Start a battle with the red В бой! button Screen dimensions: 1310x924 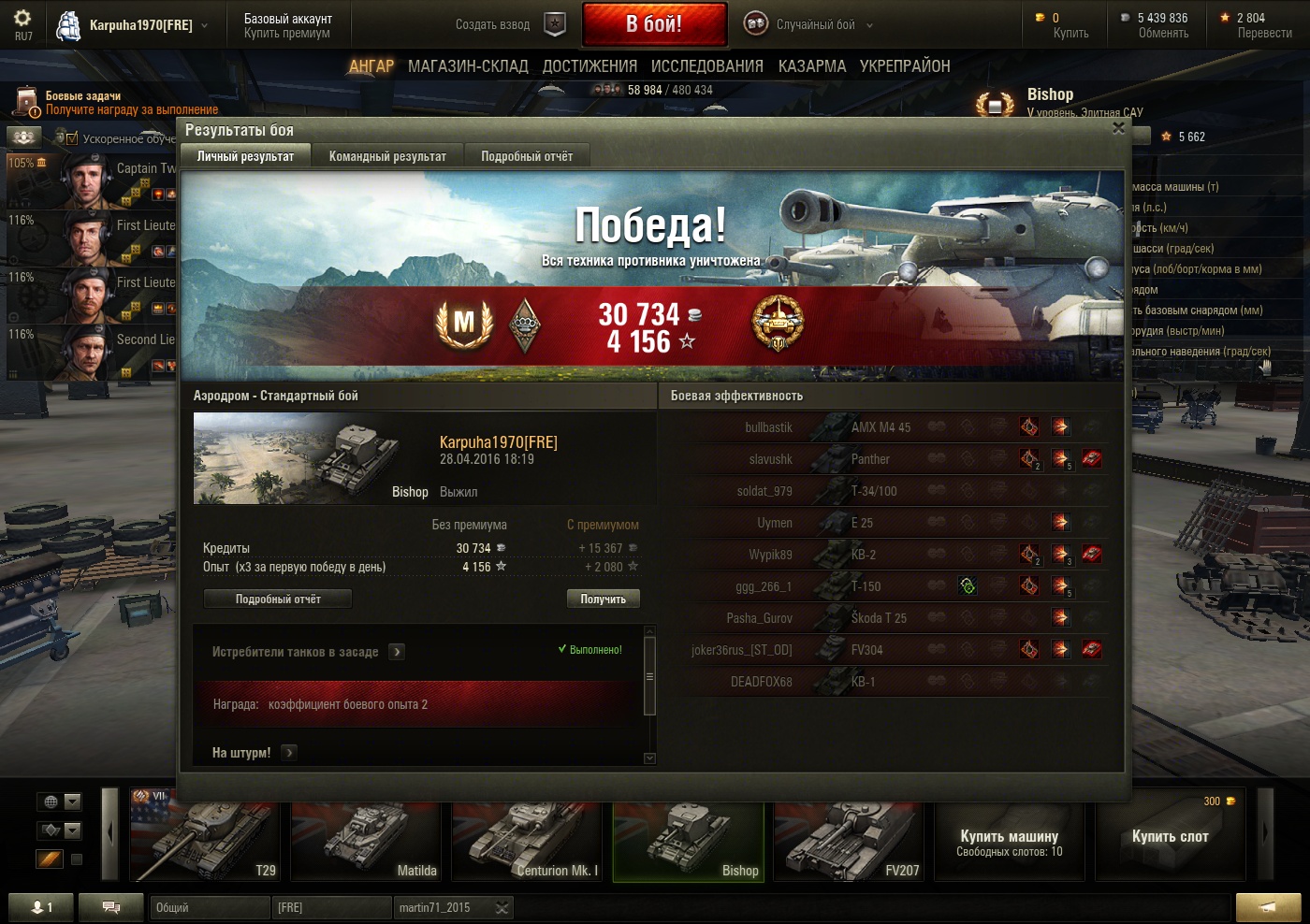coord(654,24)
